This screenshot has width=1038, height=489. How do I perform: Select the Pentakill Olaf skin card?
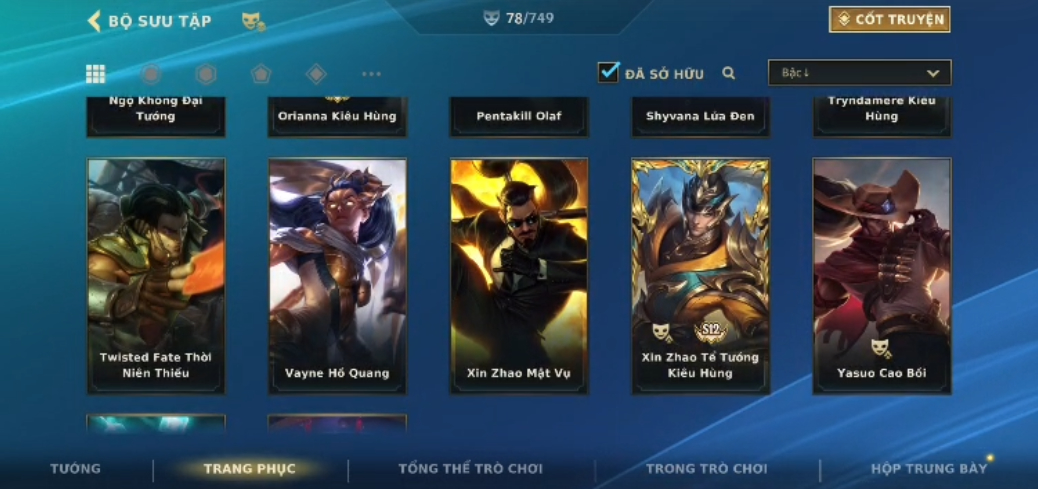click(x=519, y=116)
